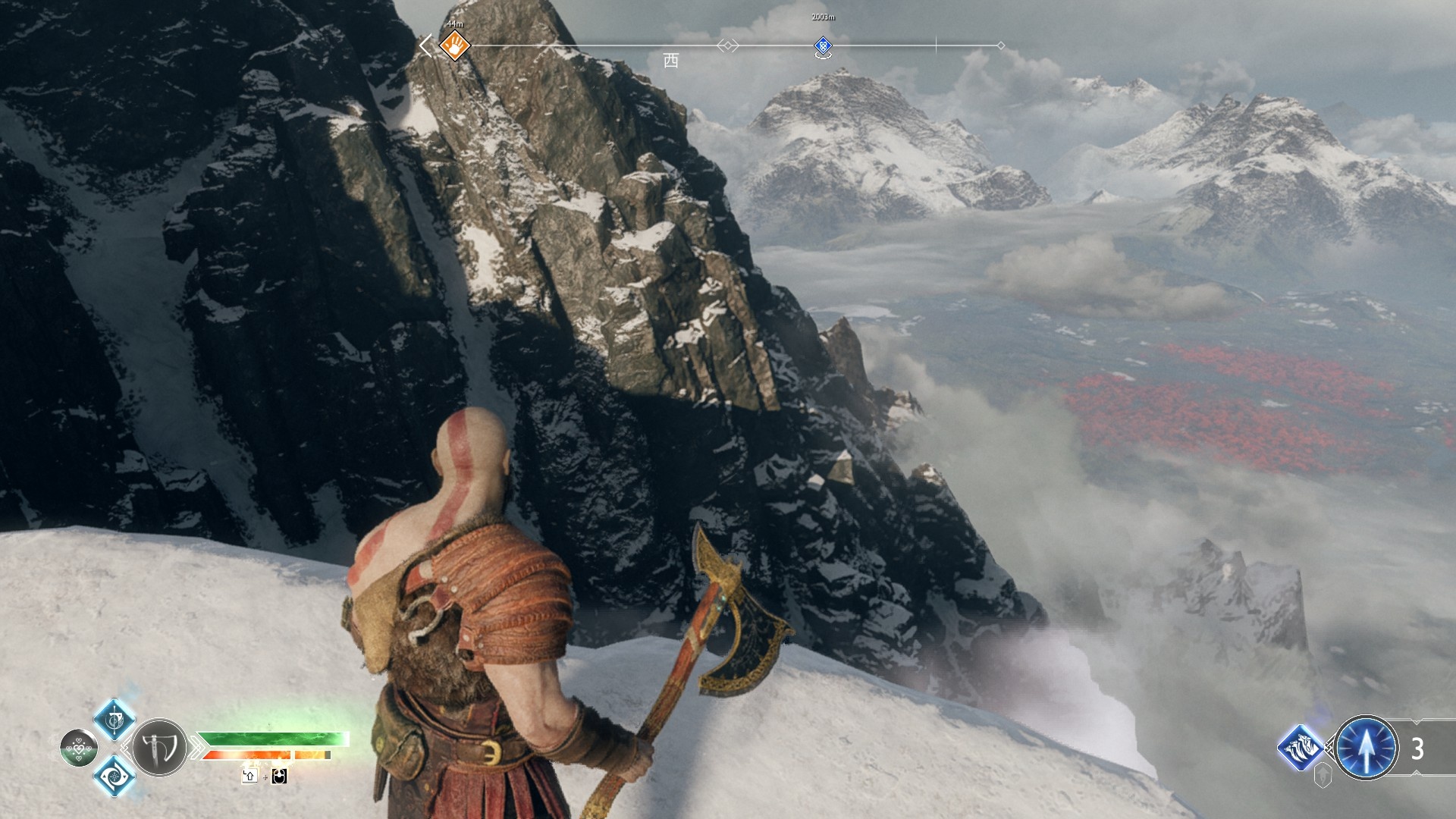Select the hearts talisman icon
The height and width of the screenshot is (819, 1456).
(78, 748)
